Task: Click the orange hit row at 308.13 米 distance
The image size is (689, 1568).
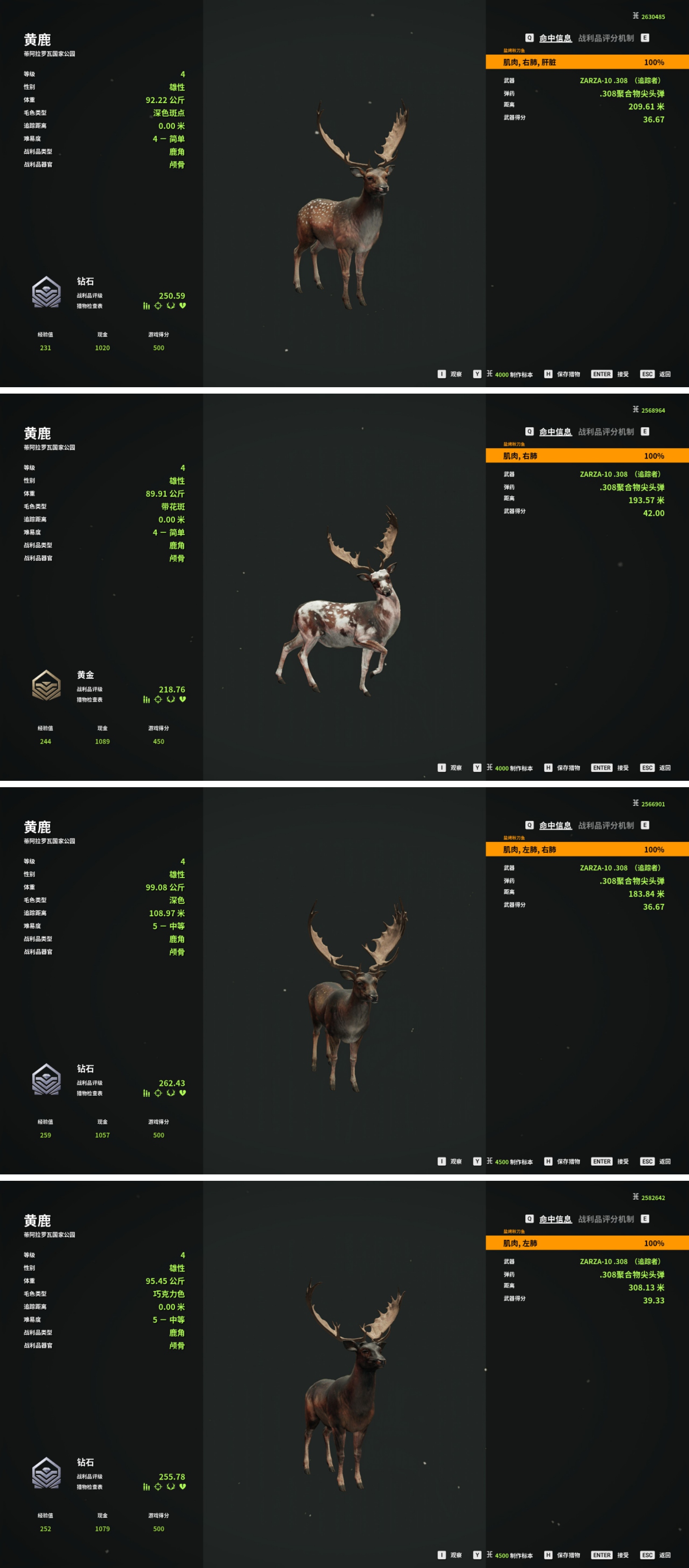Action: point(587,1243)
